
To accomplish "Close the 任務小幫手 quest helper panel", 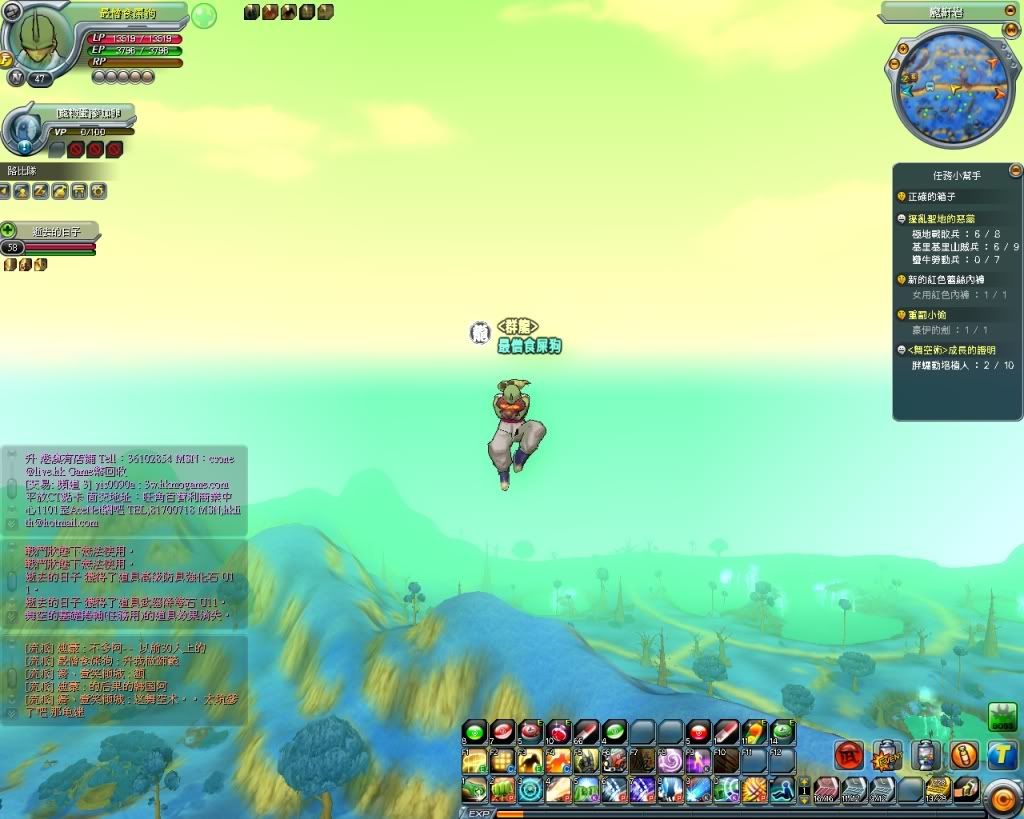I will (1015, 171).
